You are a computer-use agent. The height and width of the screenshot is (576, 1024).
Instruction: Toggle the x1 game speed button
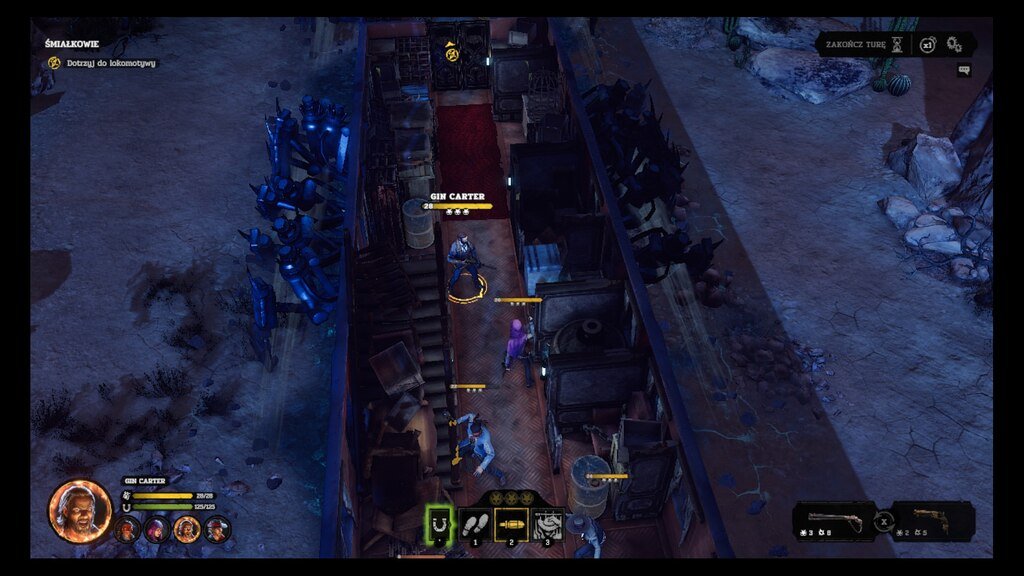[928, 45]
